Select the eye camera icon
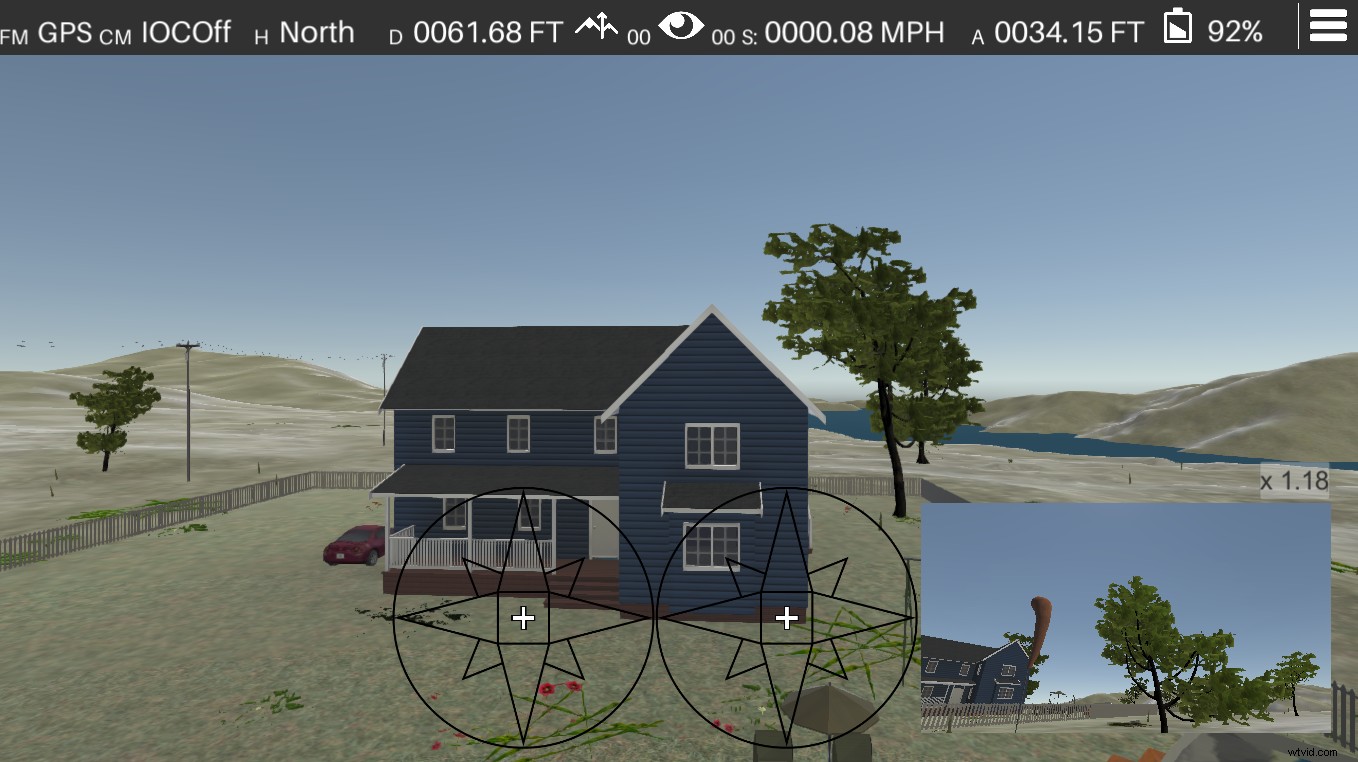Screen dimensions: 1358x762 684,29
